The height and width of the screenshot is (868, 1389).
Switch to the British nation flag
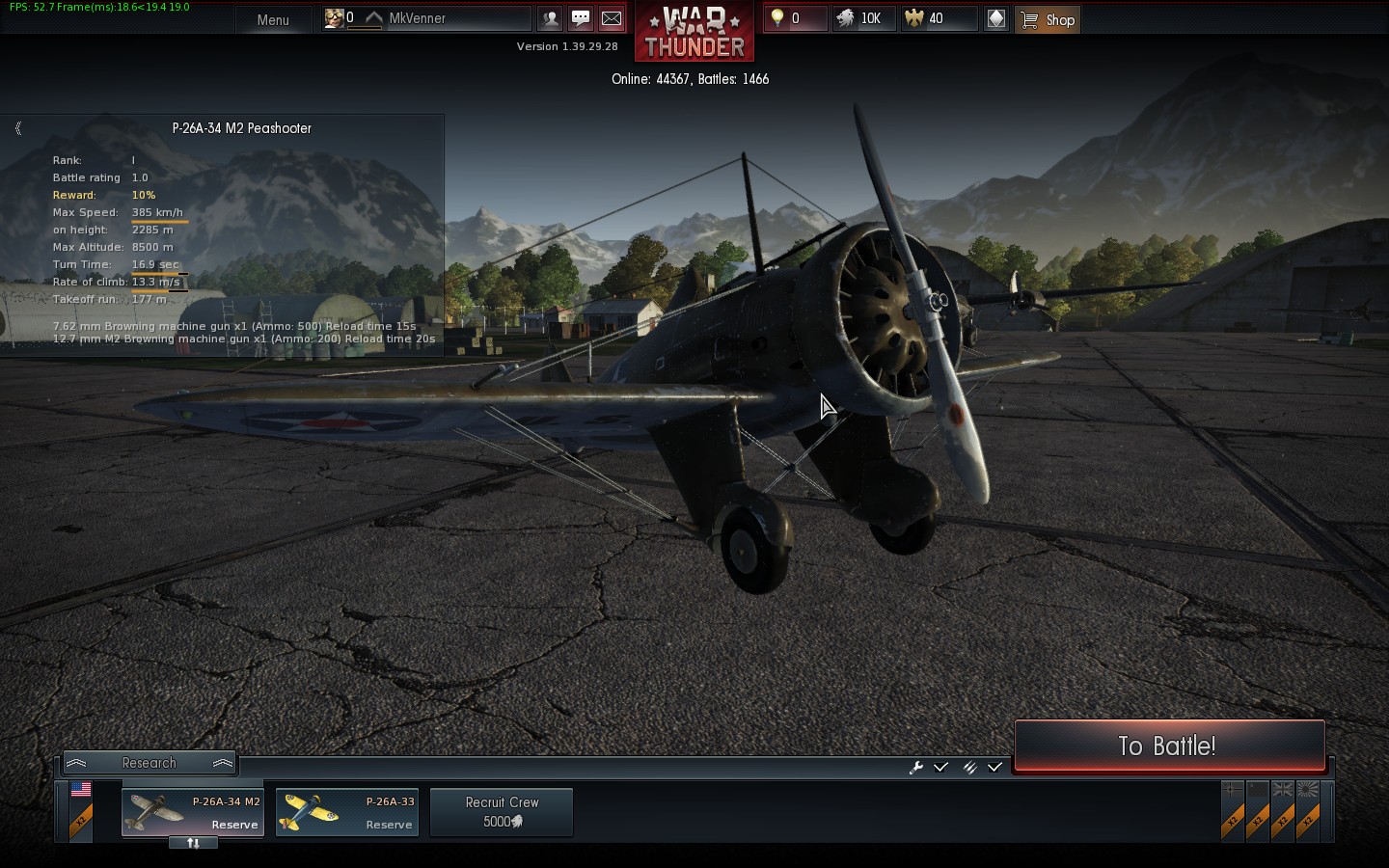[1283, 790]
